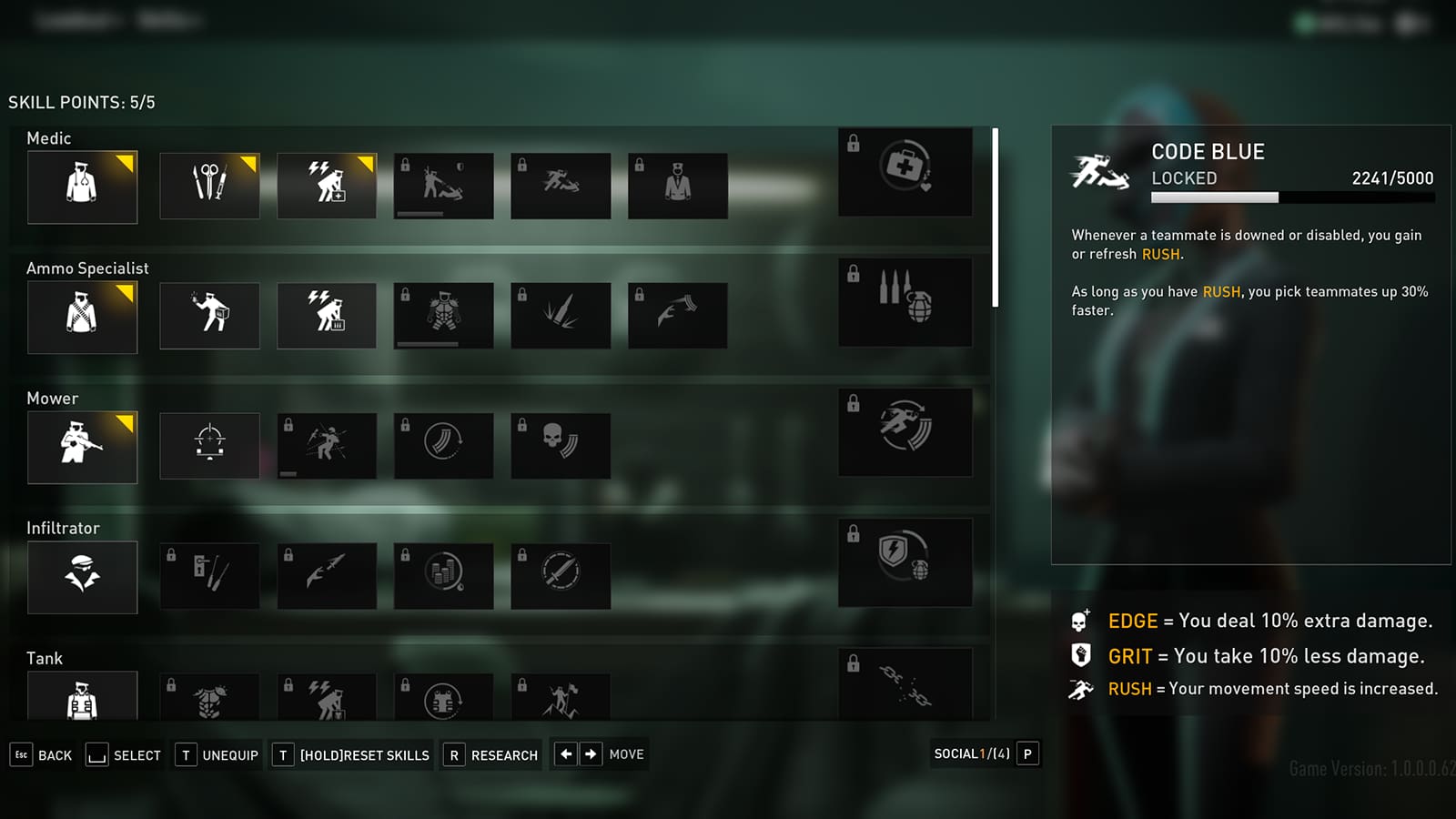Click the locked bullets-and-grenade capstone skill
This screenshot has width=1456, height=819.
pos(905,303)
